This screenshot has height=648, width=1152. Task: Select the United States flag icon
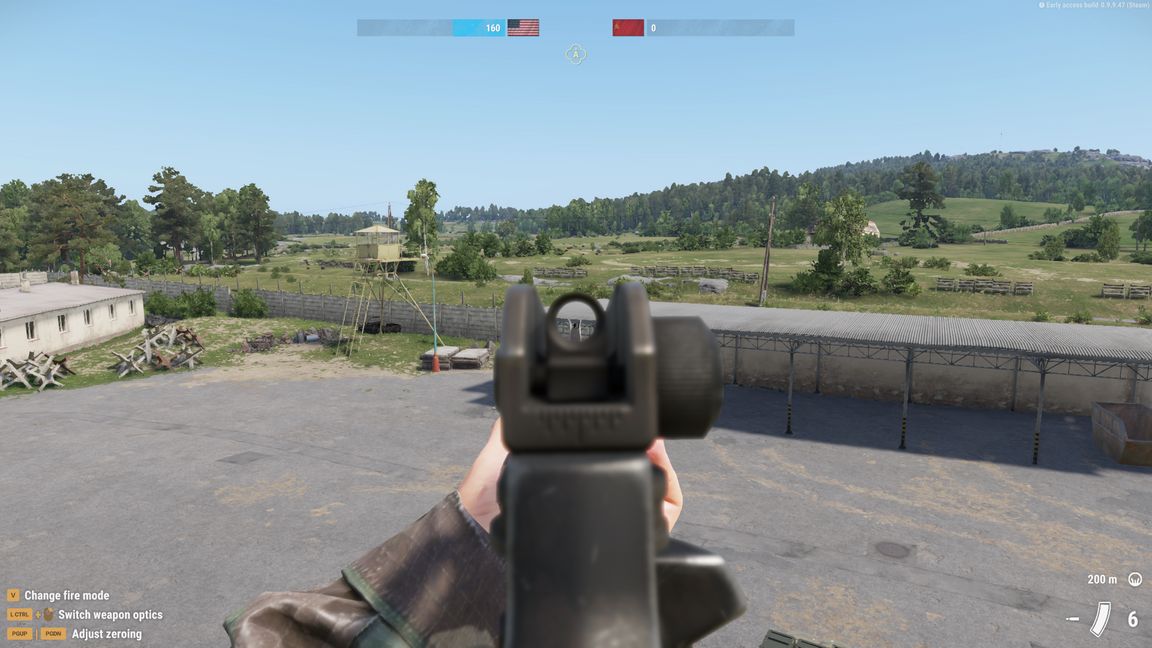pyautogui.click(x=523, y=28)
